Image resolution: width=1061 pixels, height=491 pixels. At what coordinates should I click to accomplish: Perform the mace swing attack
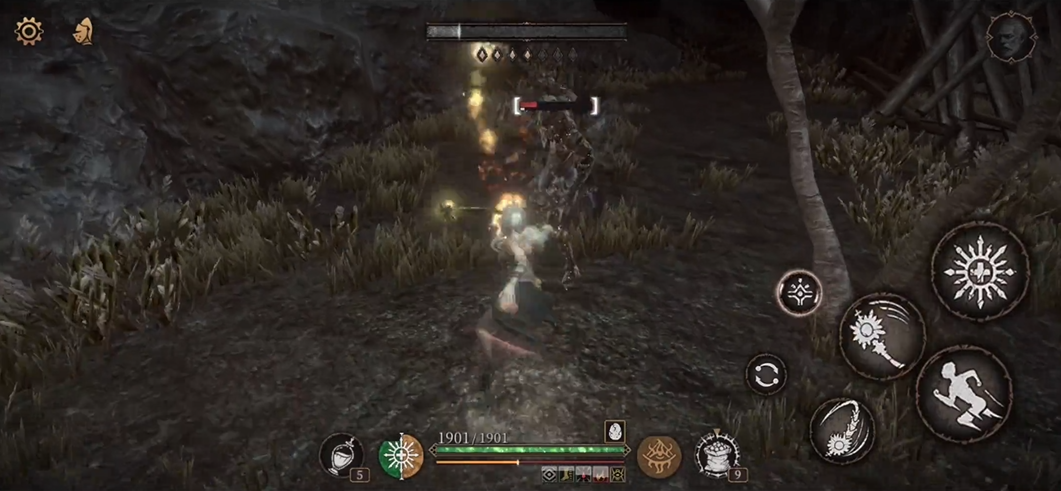[x=882, y=336]
